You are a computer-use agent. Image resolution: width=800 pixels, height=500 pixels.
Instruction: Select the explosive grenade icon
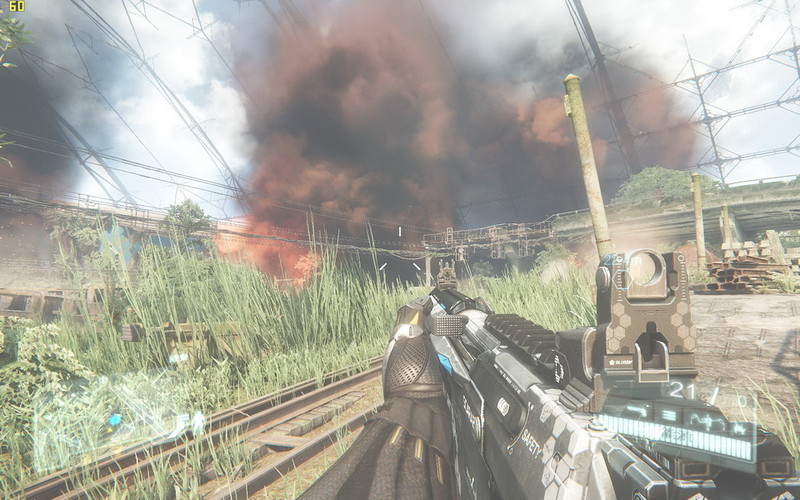739,429
